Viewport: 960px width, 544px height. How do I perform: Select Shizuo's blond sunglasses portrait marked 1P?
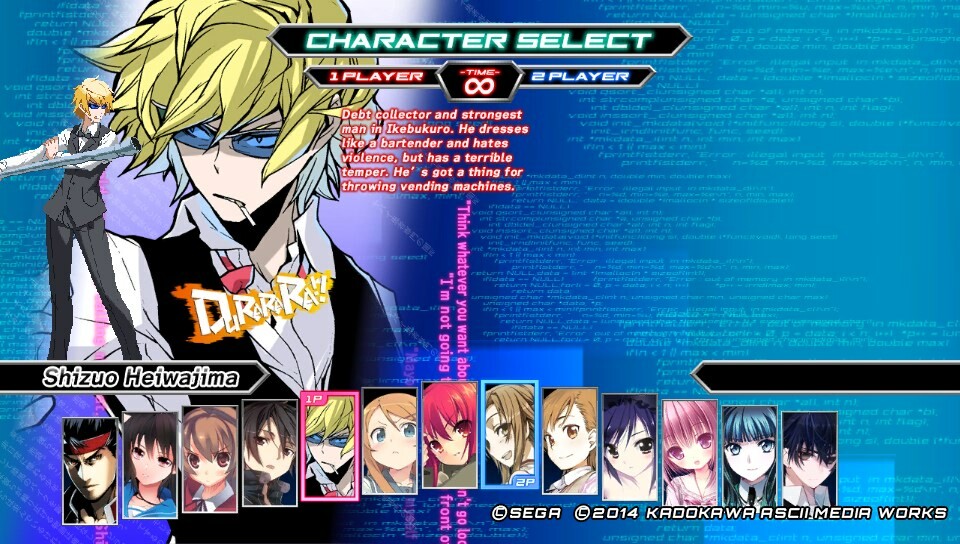click(329, 447)
